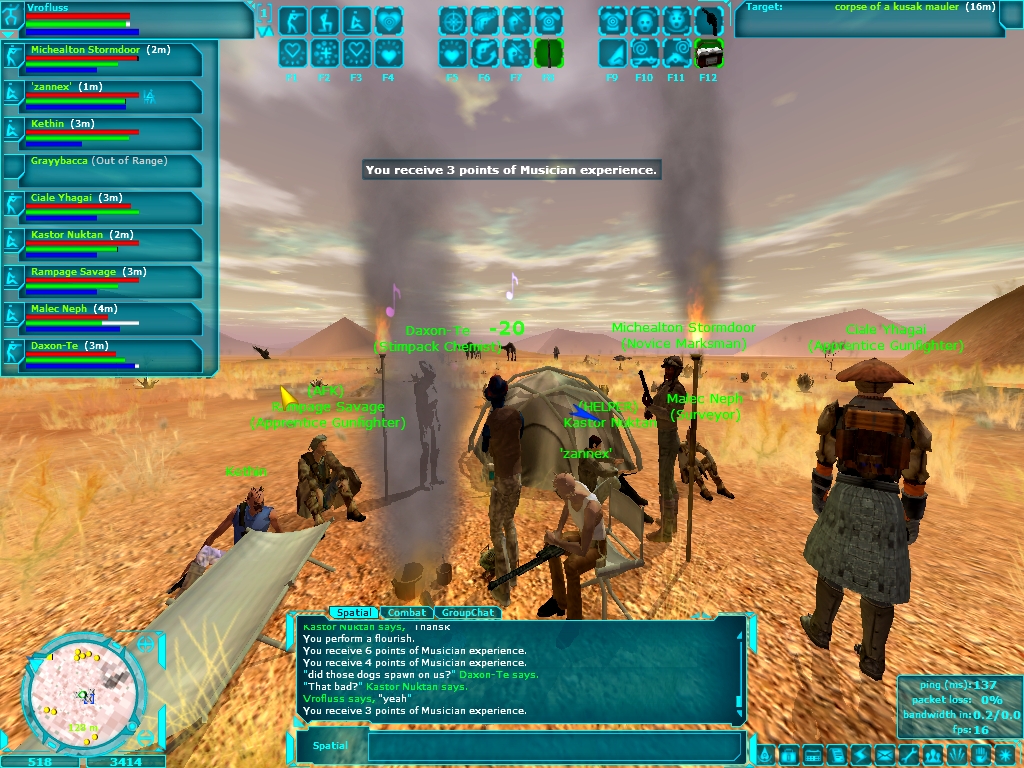Viewport: 1024px width, 768px height.
Task: Select the Spatial chat tab
Action: pos(354,613)
